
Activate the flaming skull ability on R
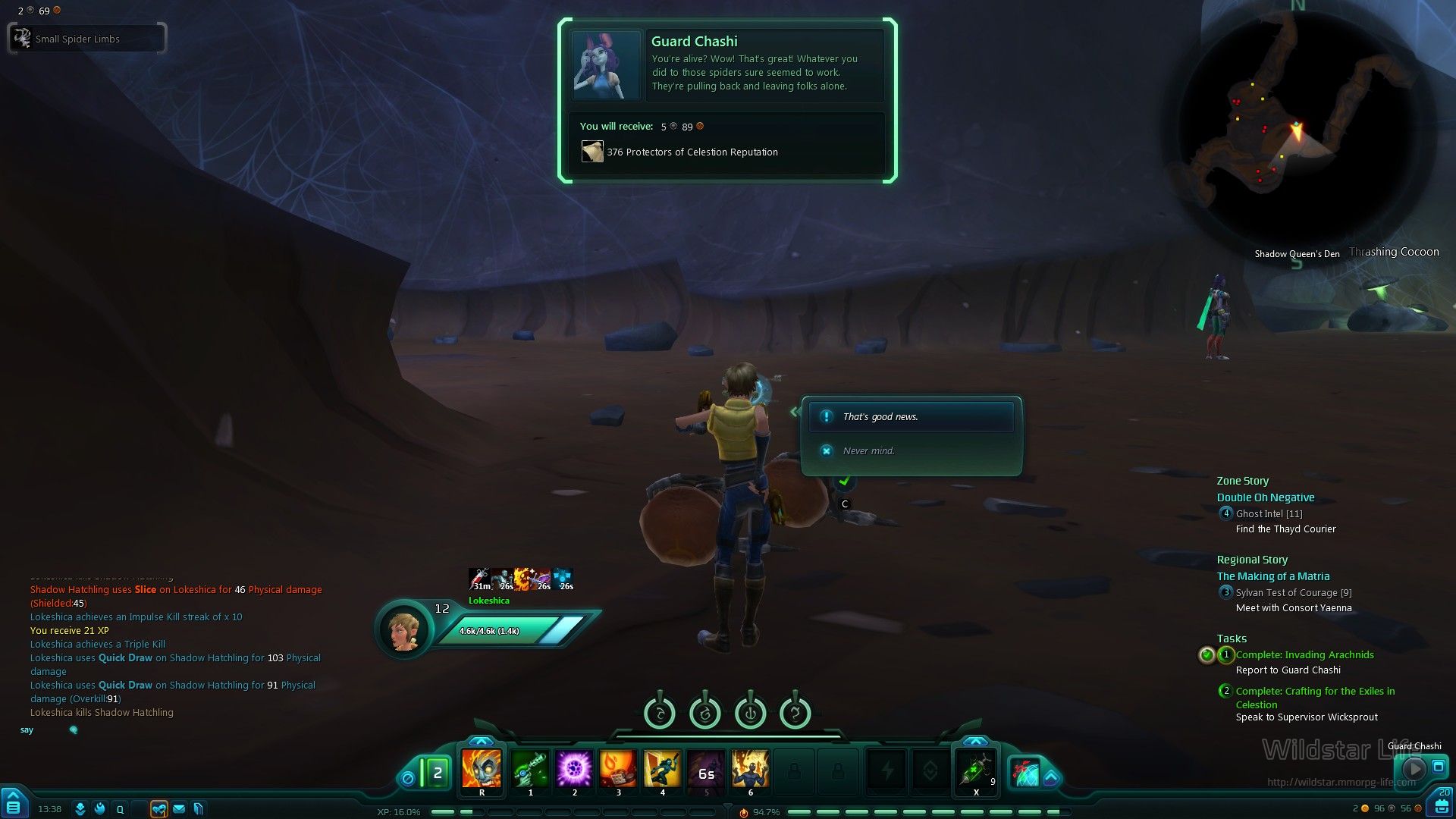coord(482,769)
